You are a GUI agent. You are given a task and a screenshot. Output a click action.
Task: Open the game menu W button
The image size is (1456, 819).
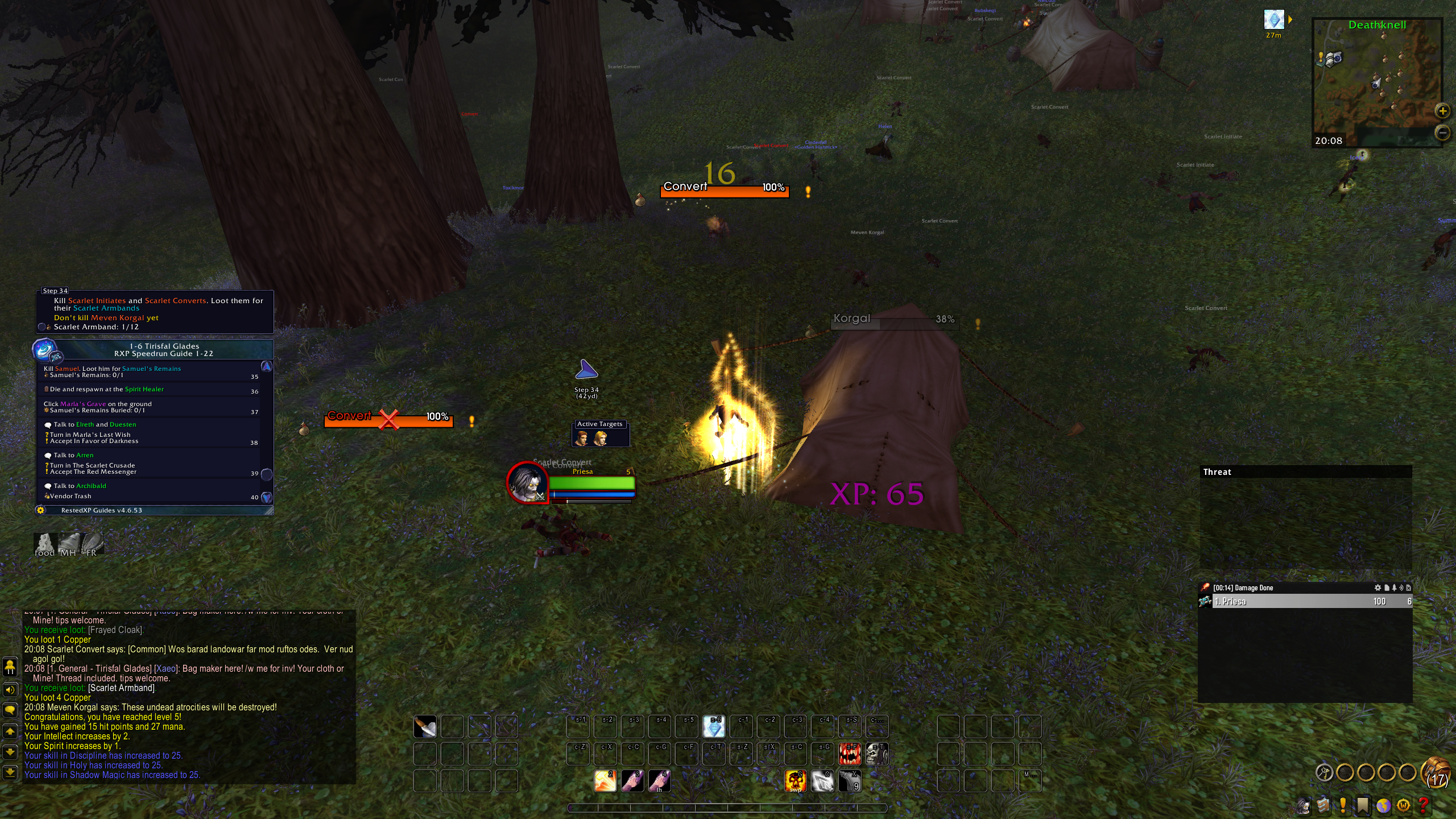(x=1403, y=805)
